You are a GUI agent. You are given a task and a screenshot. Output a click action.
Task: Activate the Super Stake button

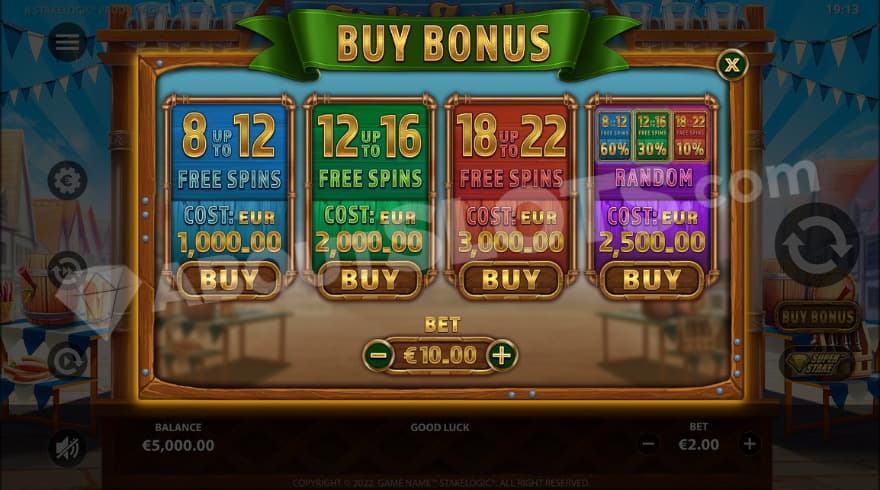(x=817, y=364)
